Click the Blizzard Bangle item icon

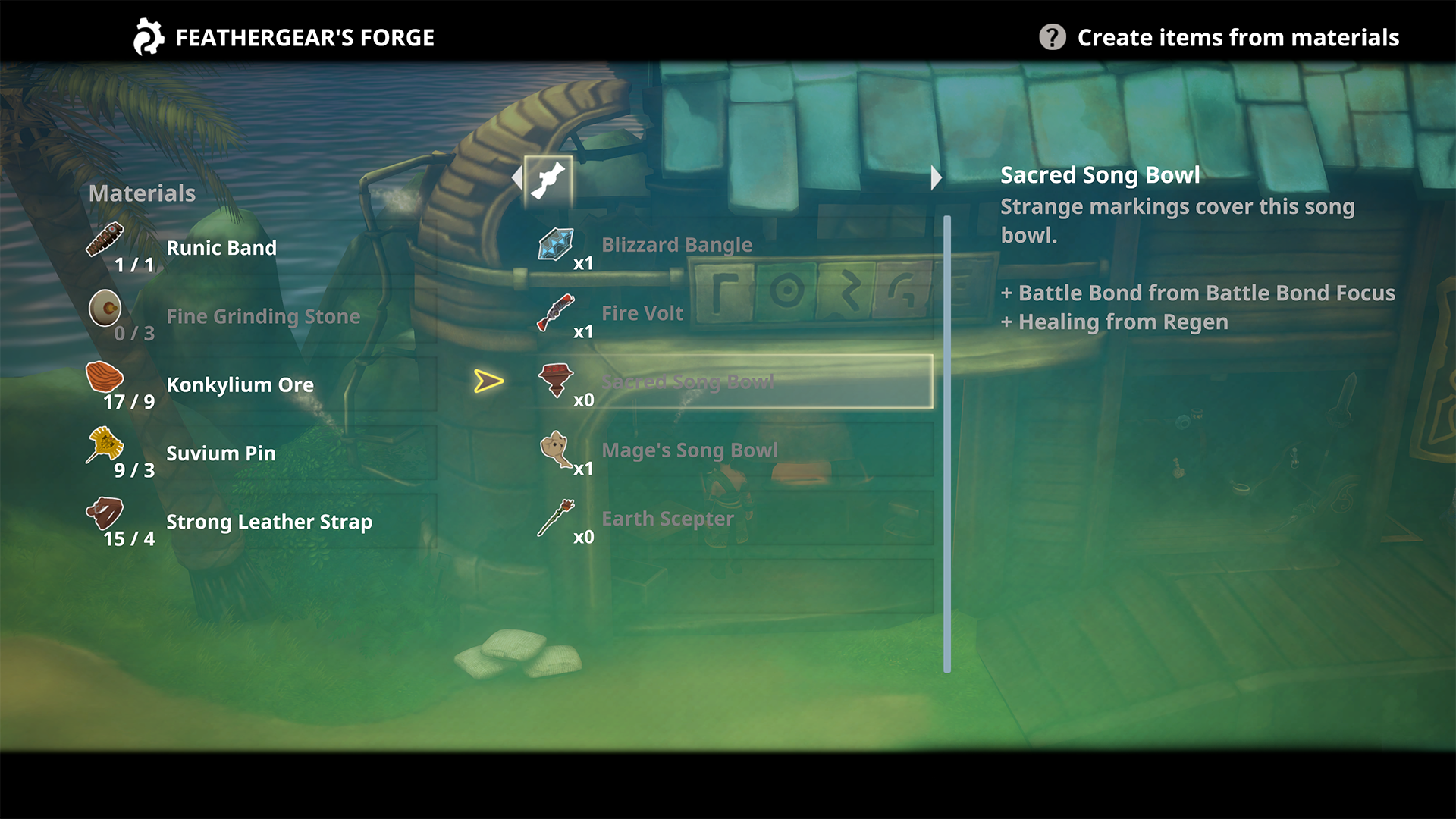(x=557, y=244)
